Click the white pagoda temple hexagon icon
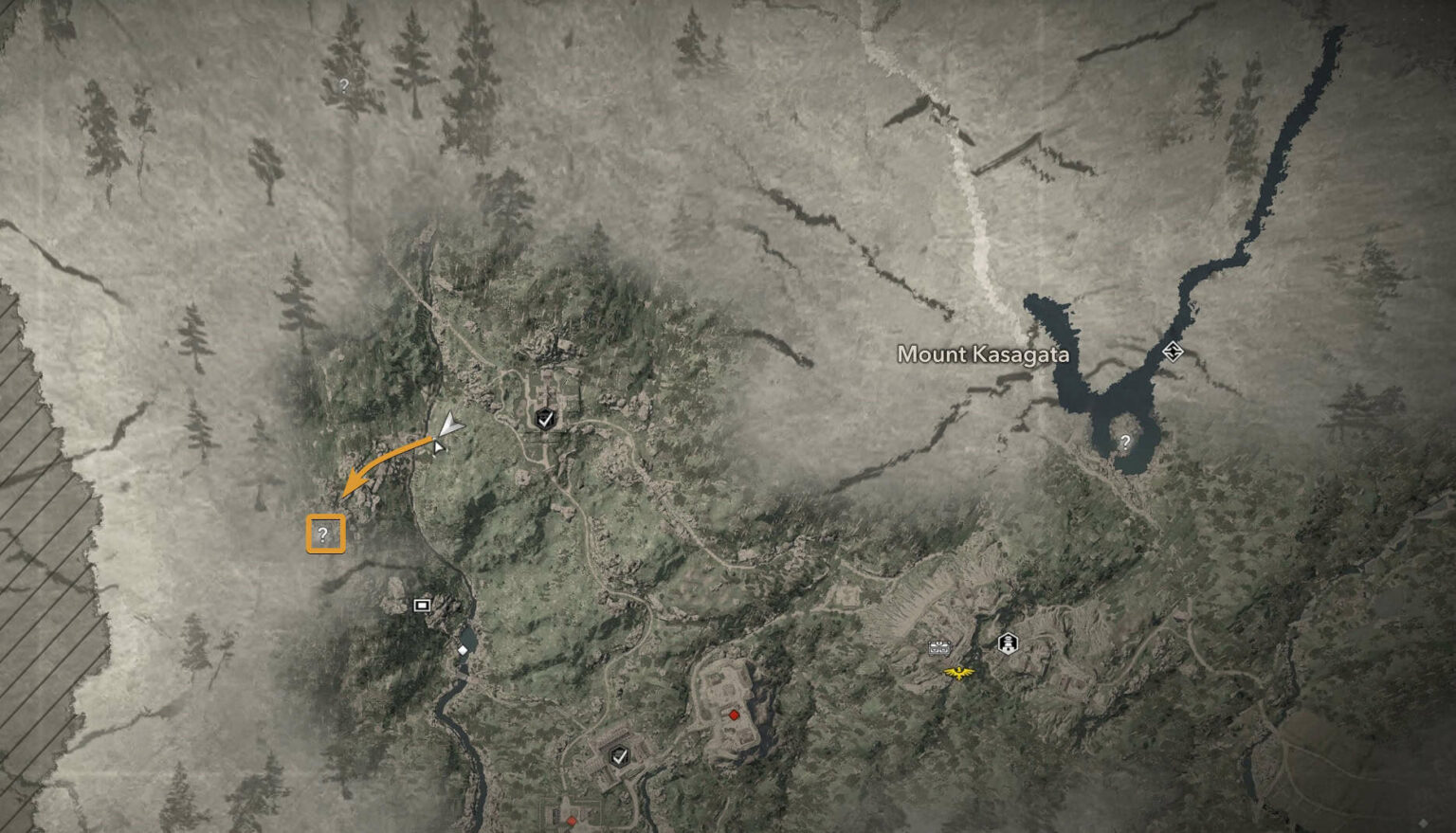This screenshot has height=833, width=1456. (x=1007, y=643)
